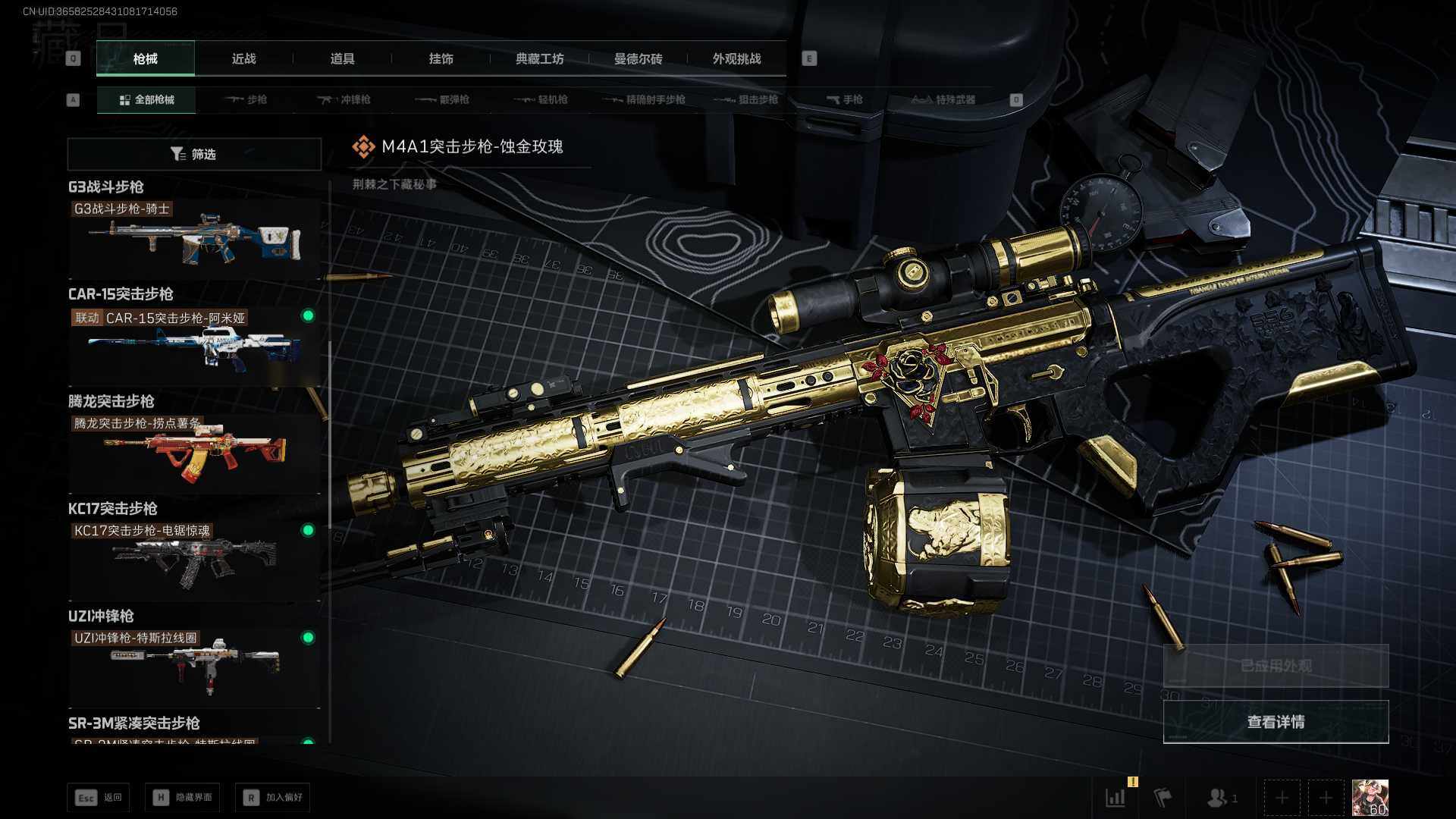
Task: Open the 曼德尔砖 tab
Action: tap(638, 59)
